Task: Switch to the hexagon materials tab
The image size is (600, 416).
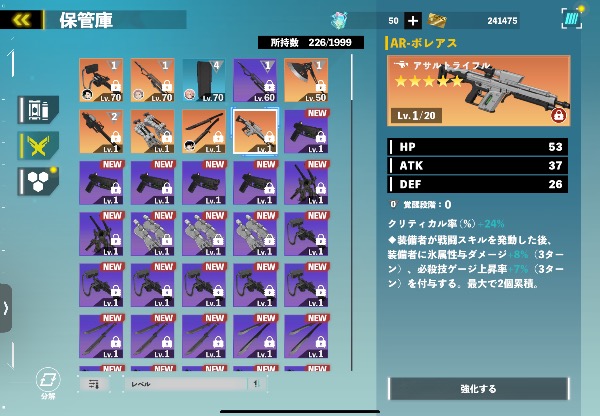Action: 37,181
